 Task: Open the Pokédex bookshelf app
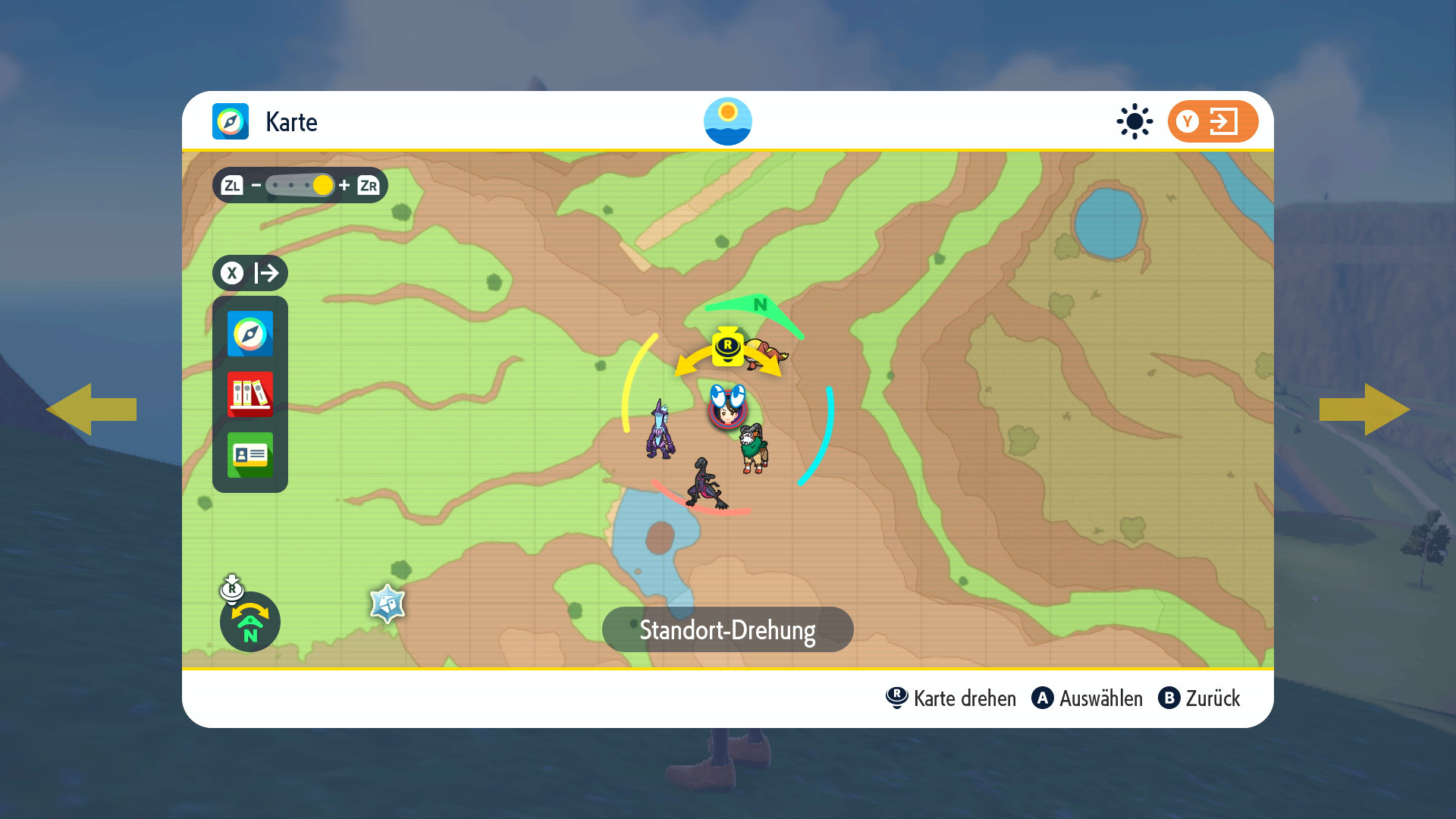[x=250, y=394]
